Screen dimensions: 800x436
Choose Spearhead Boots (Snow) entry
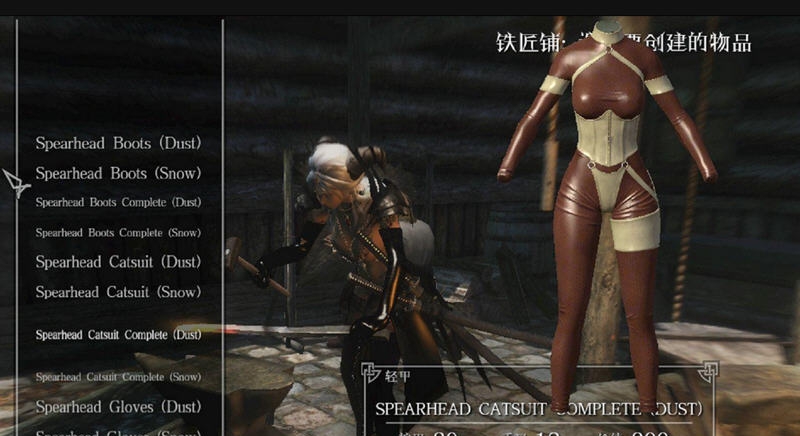tap(118, 173)
